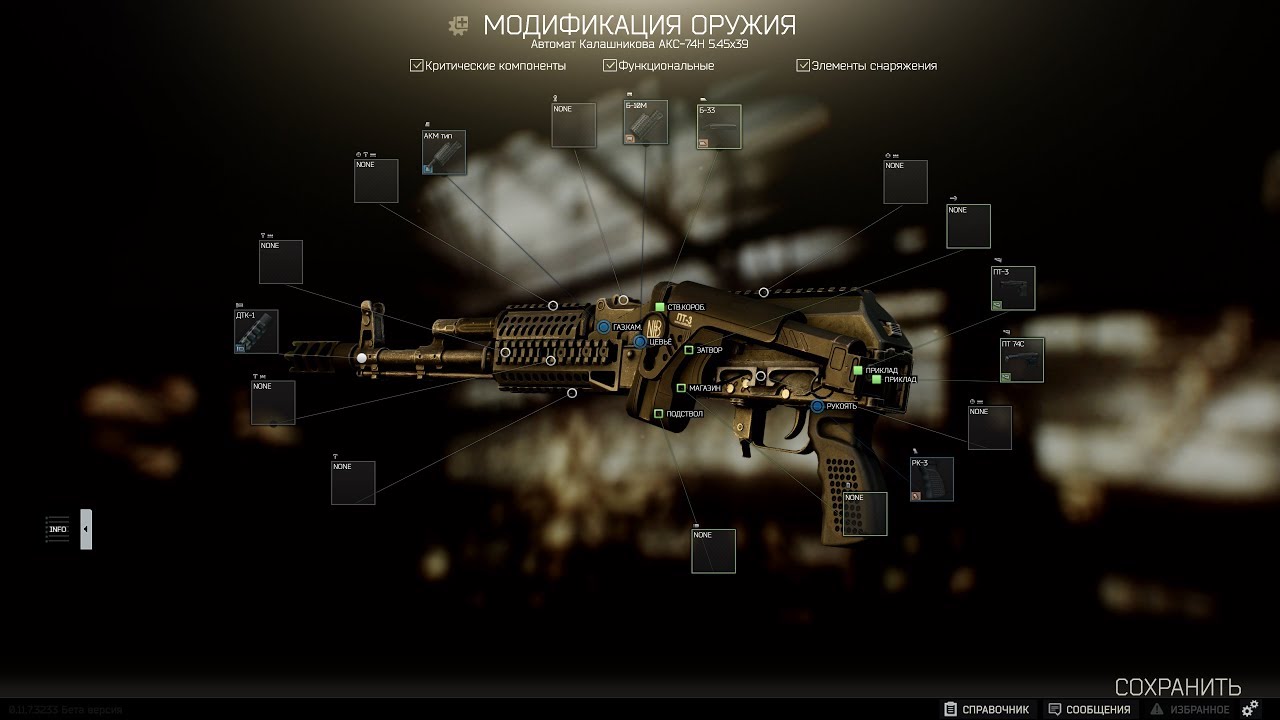Open the ИЗБРАННОЕ favorites panel

[x=1191, y=709]
